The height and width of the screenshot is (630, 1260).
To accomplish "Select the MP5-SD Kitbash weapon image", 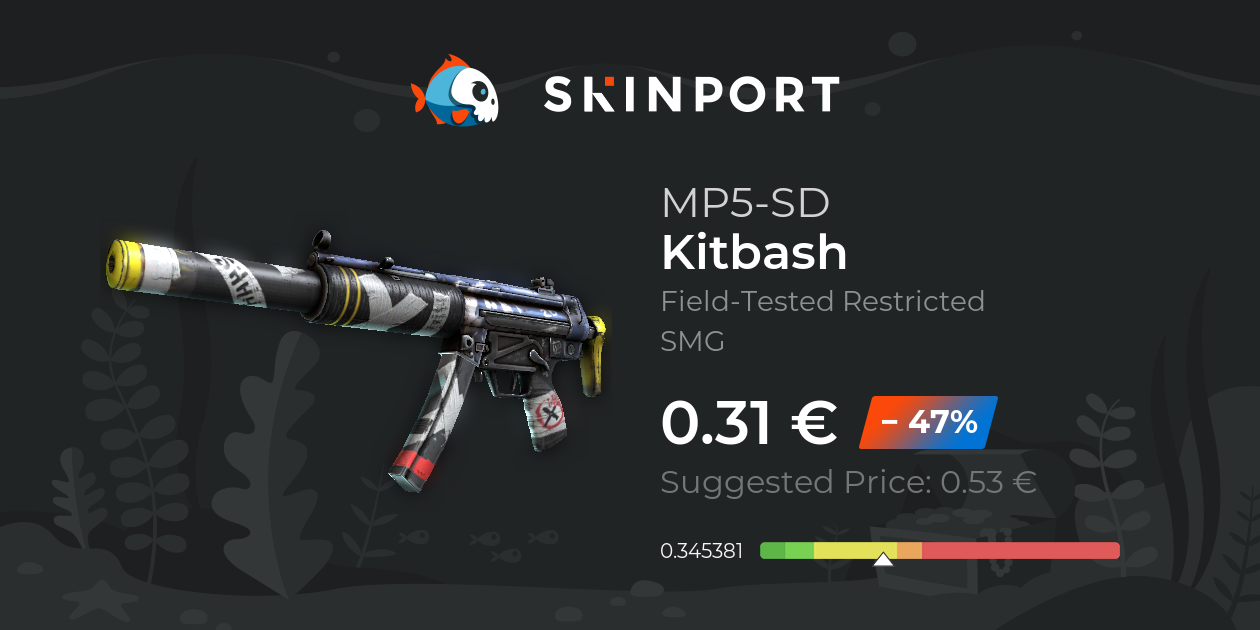I will pos(360,340).
